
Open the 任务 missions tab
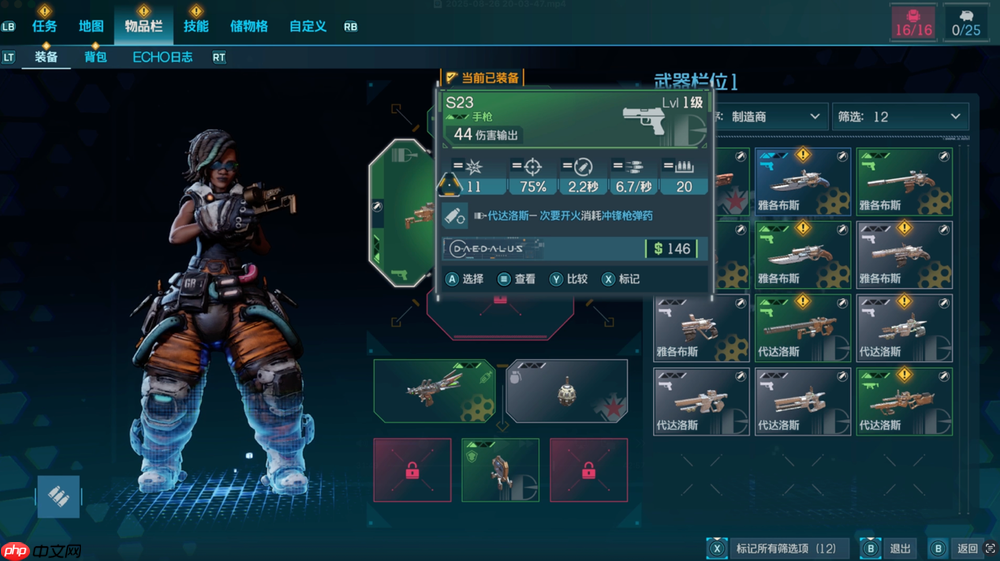pyautogui.click(x=44, y=26)
